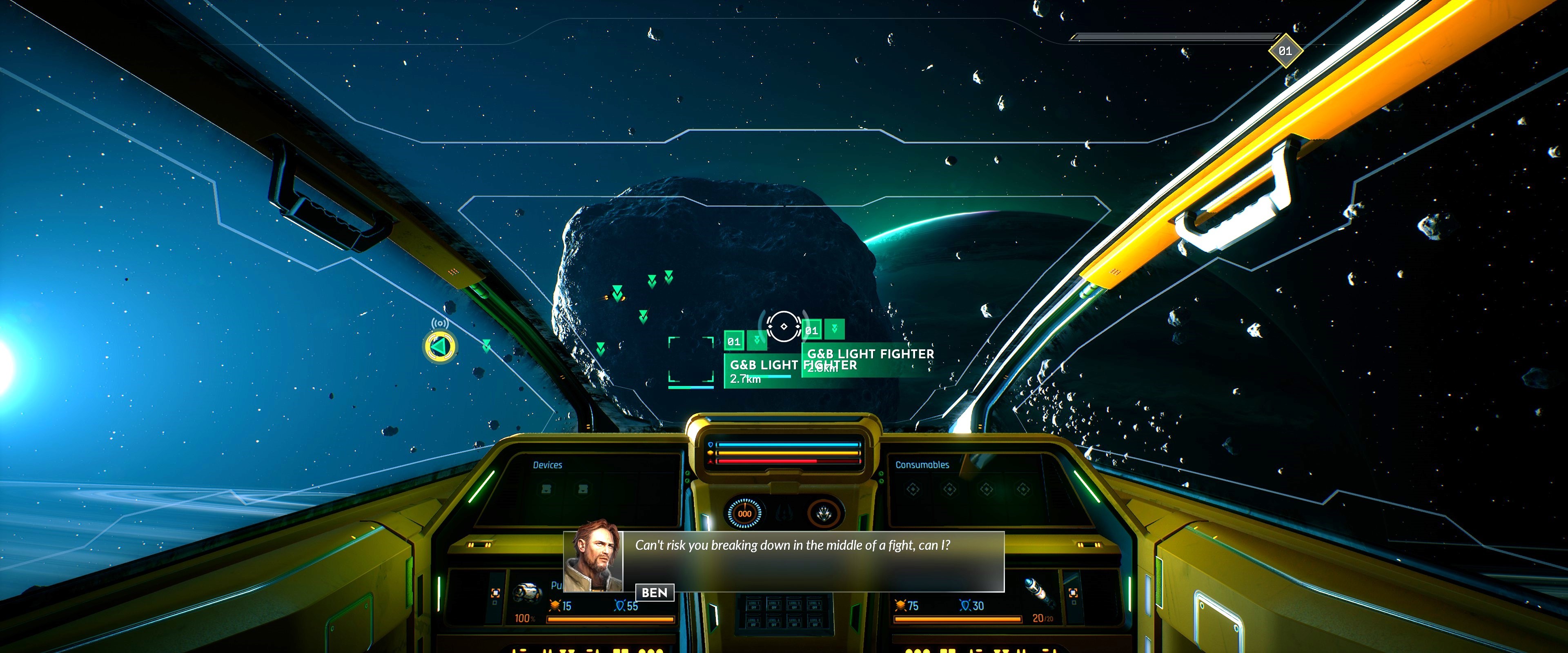Click the BEN nameplate on the dialog
This screenshot has width=1568, height=653.
[655, 592]
